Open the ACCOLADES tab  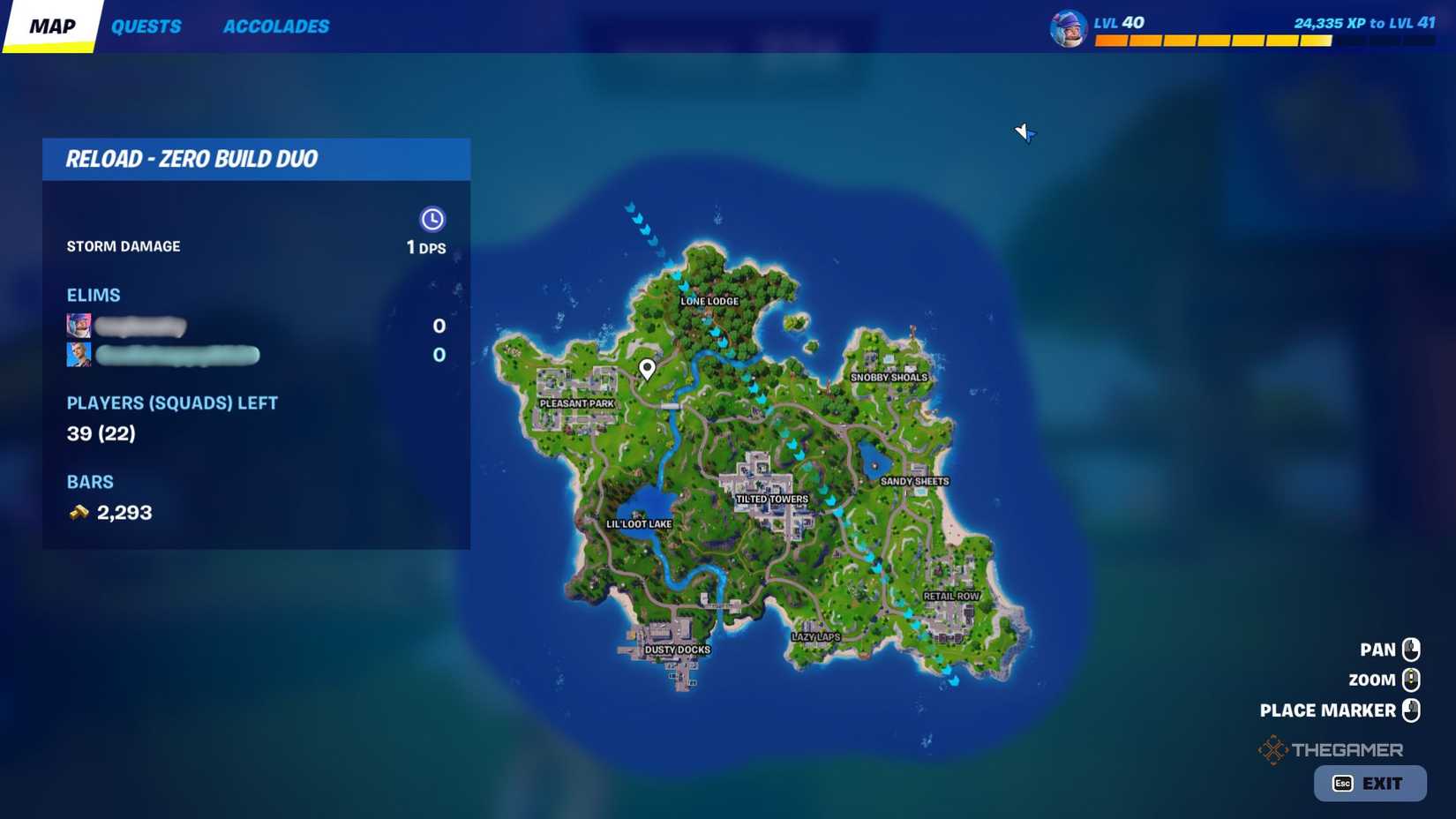(276, 26)
